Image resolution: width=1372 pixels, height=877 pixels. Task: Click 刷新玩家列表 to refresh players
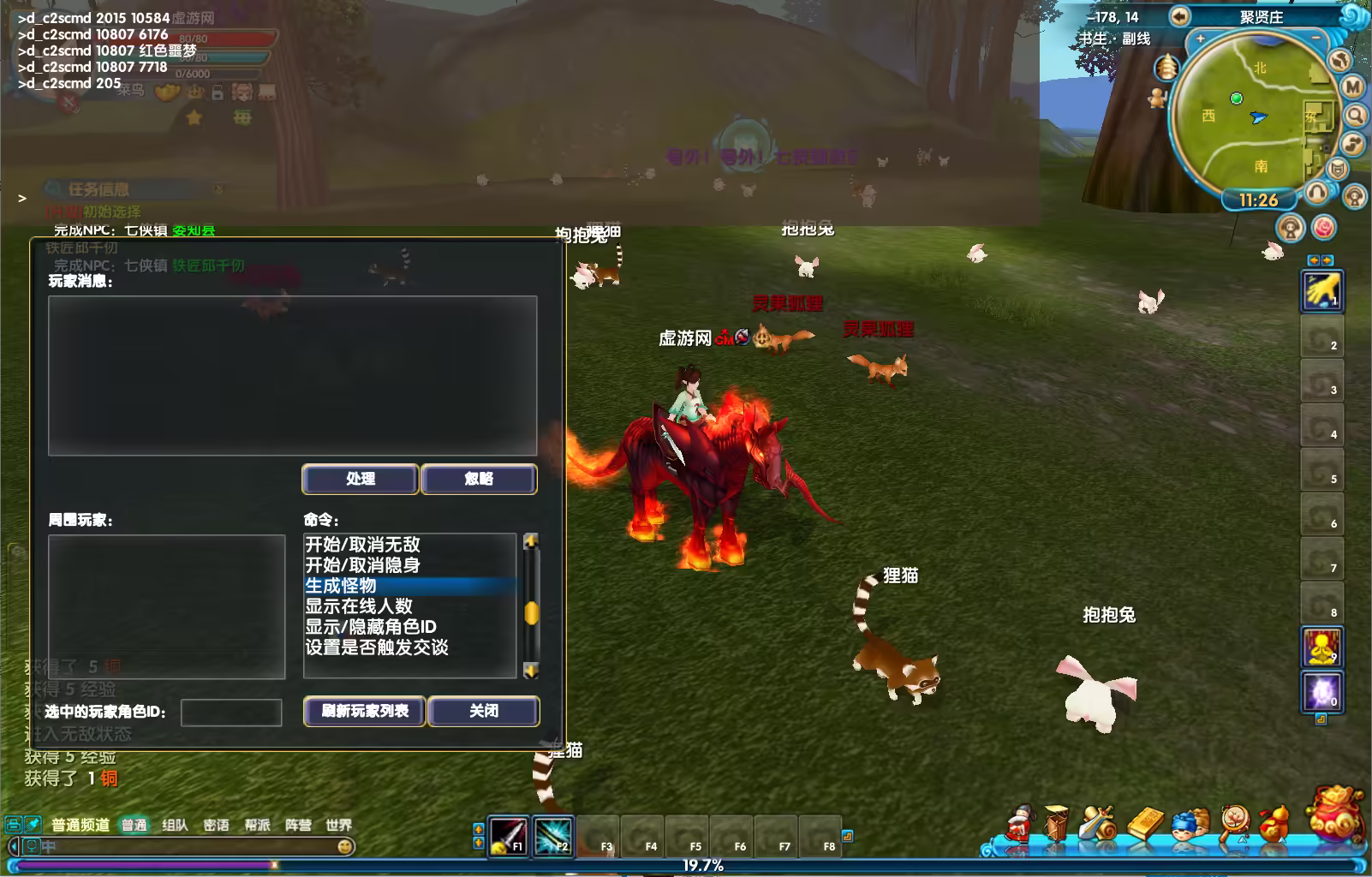click(363, 712)
